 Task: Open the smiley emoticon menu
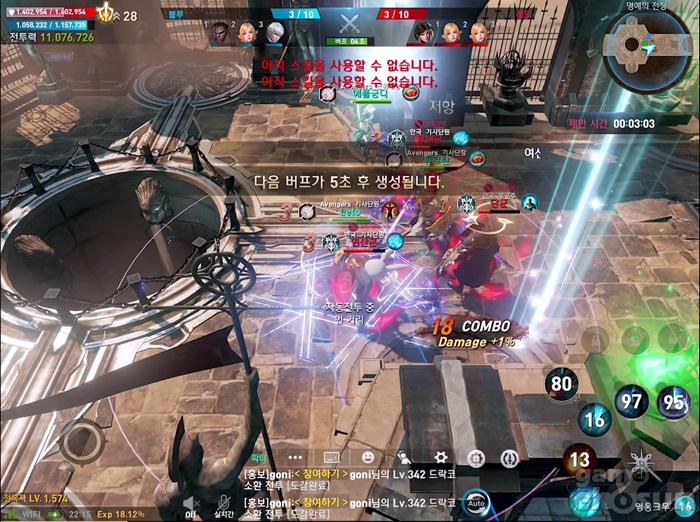pyautogui.click(x=368, y=457)
